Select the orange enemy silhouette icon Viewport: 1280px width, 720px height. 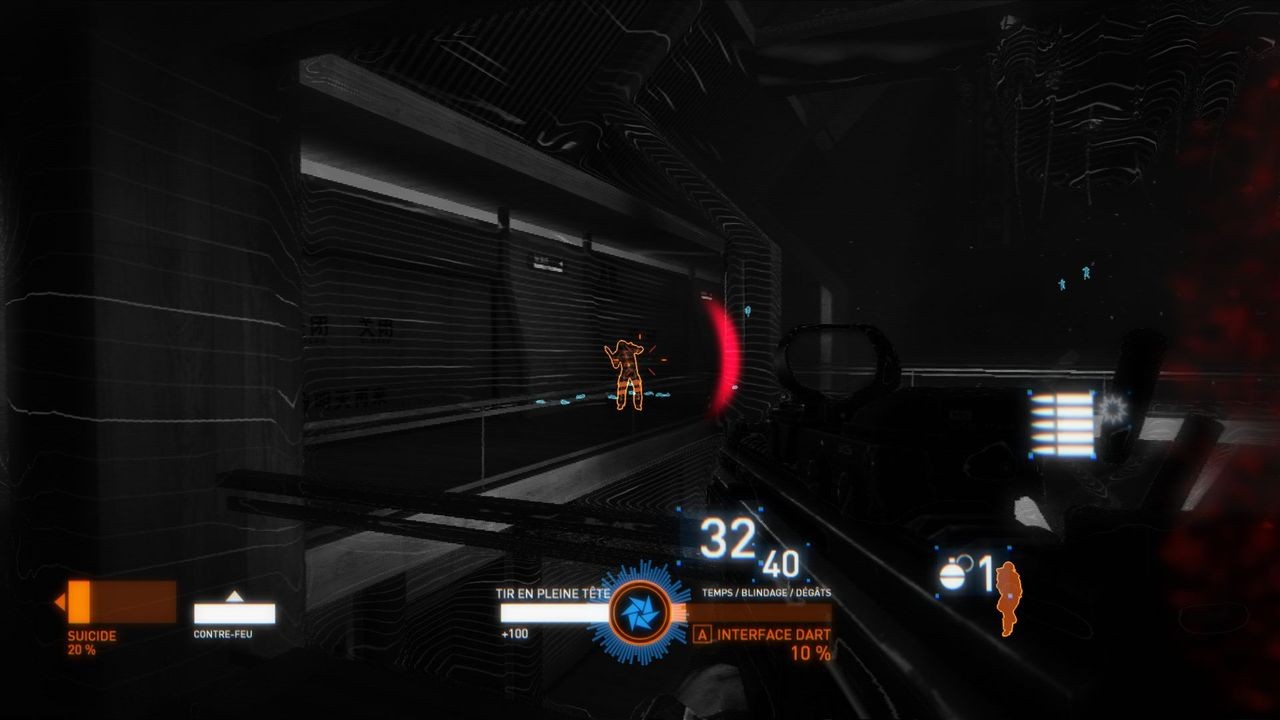pyautogui.click(x=1011, y=600)
